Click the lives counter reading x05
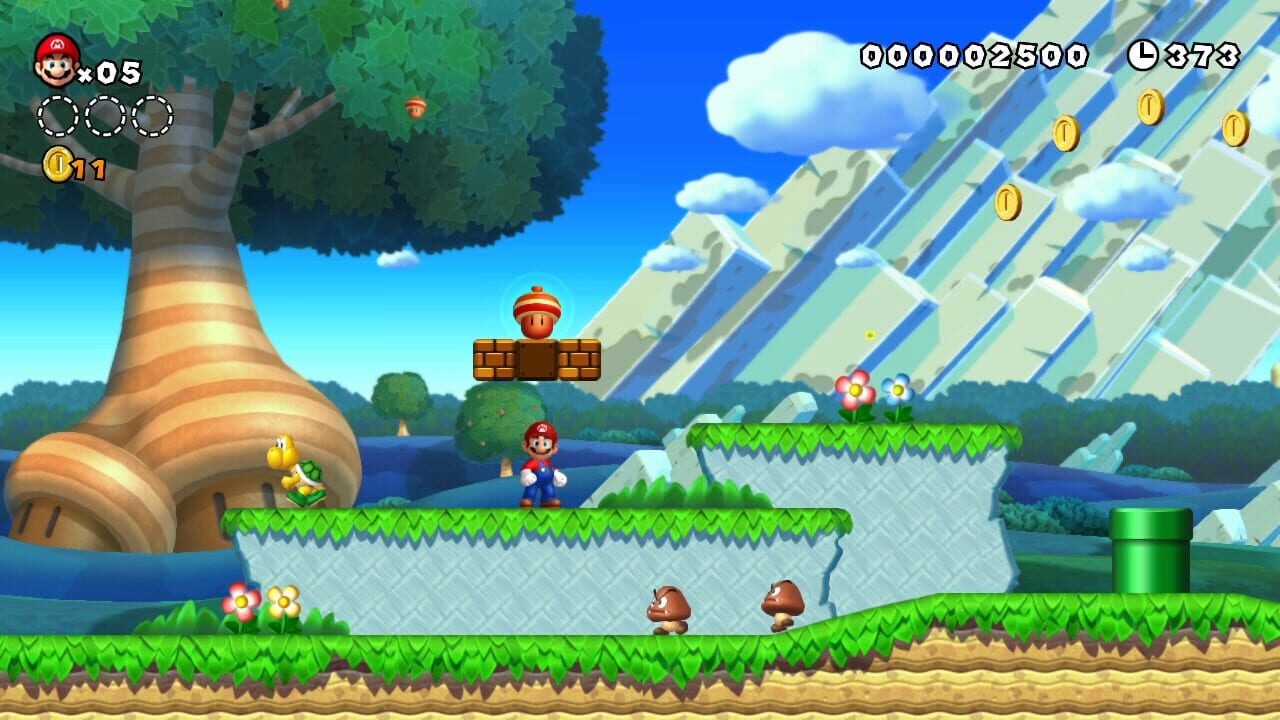 click(112, 70)
